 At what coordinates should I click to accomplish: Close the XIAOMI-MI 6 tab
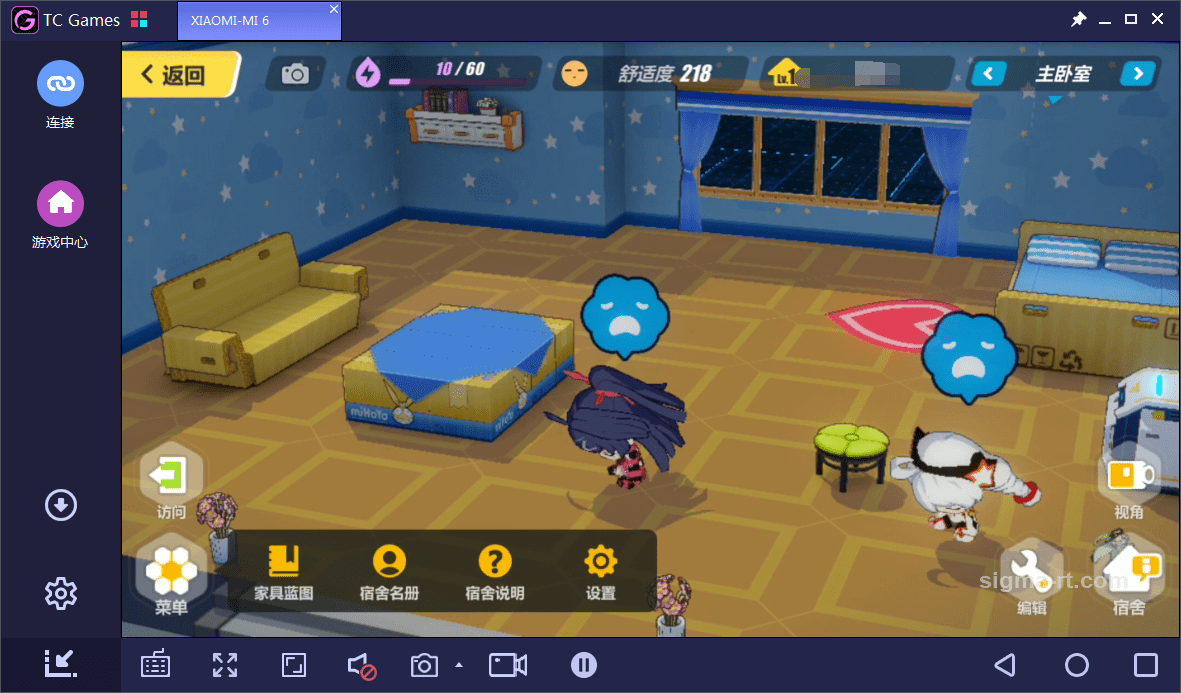click(334, 9)
